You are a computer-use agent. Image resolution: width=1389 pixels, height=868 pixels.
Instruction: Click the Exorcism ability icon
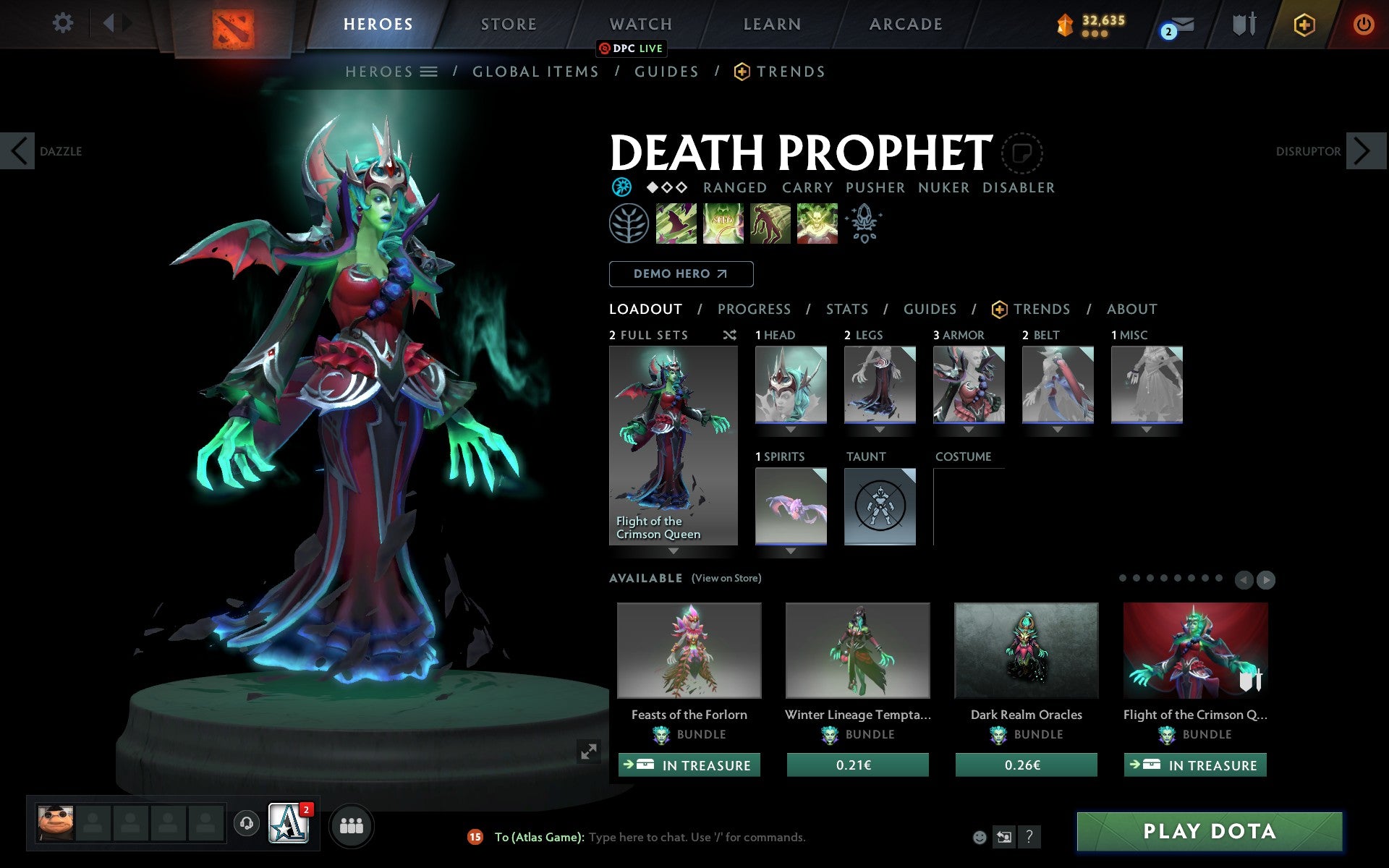tap(817, 224)
